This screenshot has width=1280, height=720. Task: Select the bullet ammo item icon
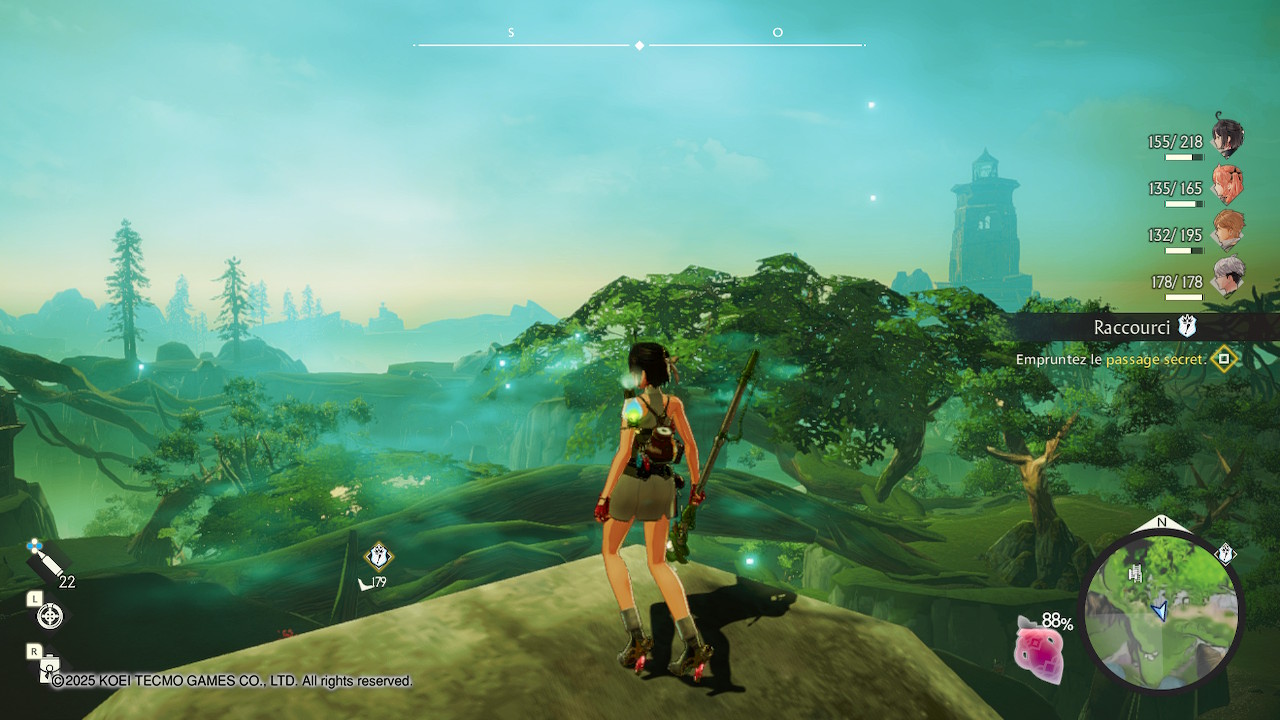click(x=46, y=561)
